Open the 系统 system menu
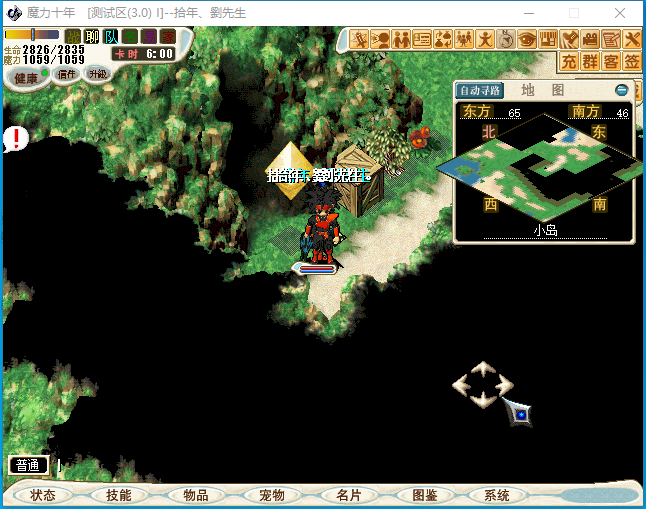Image resolution: width=646 pixels, height=509 pixels. [497, 495]
